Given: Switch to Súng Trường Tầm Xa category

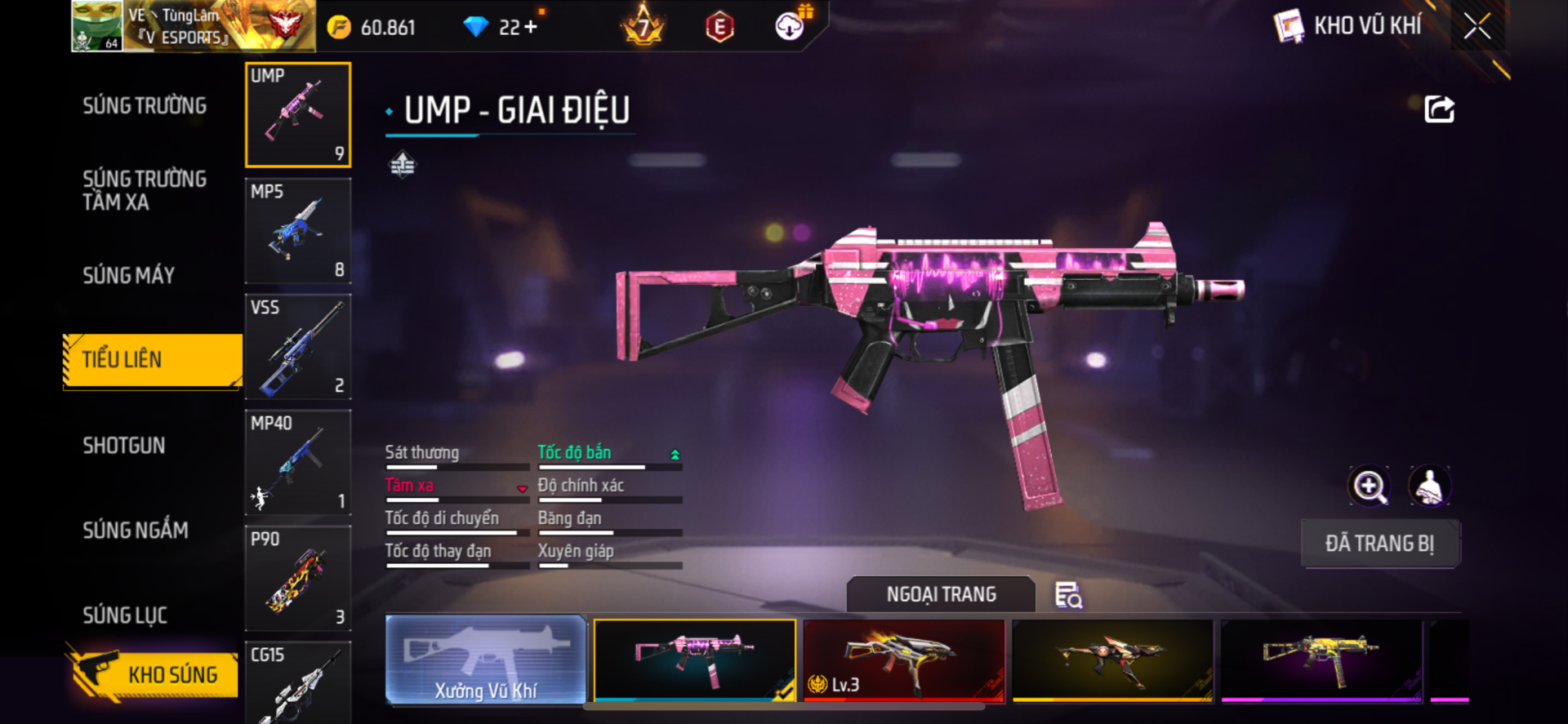Looking at the screenshot, I should click(145, 190).
